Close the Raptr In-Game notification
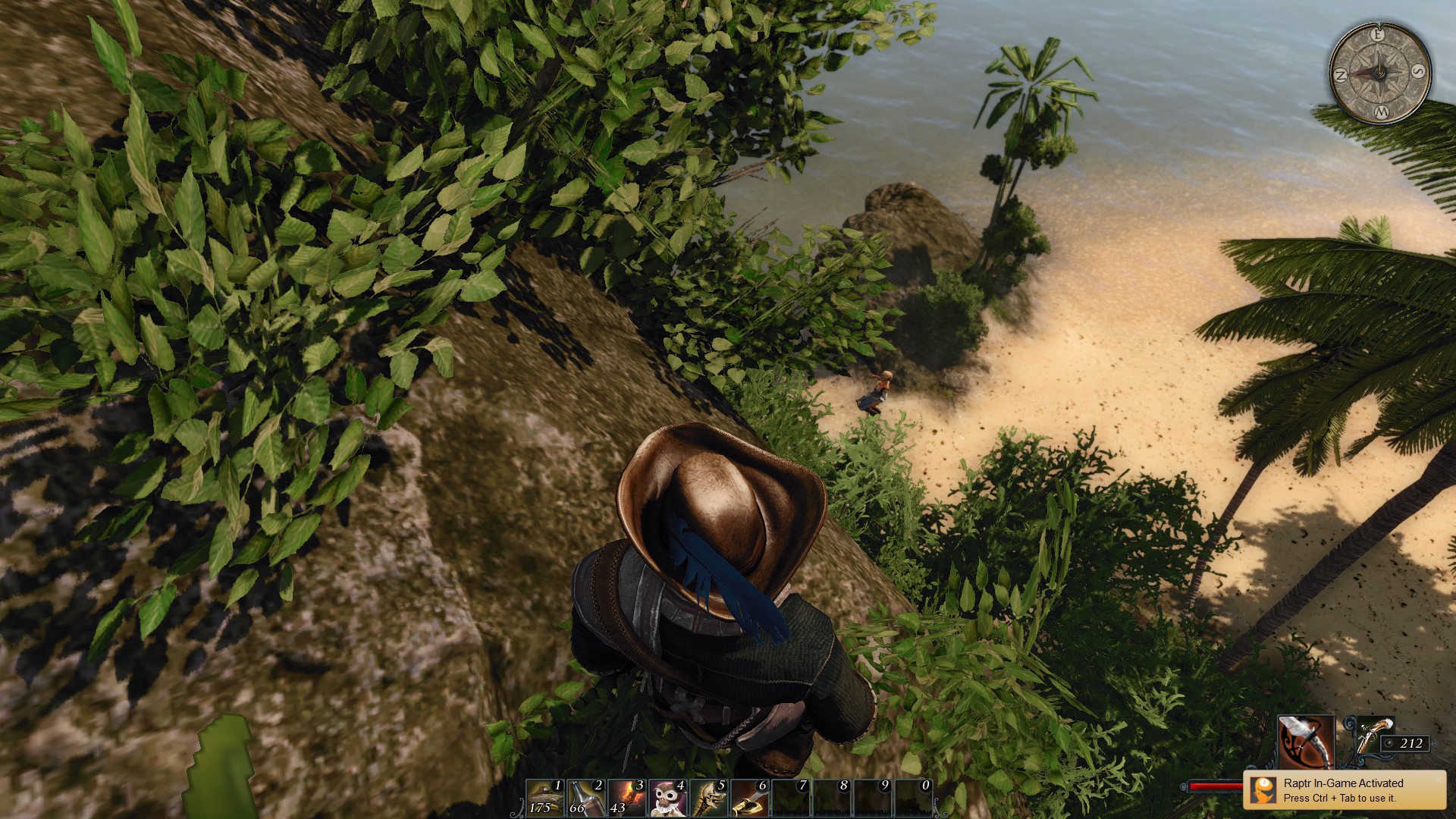This screenshot has width=1456, height=819. pos(1438,779)
